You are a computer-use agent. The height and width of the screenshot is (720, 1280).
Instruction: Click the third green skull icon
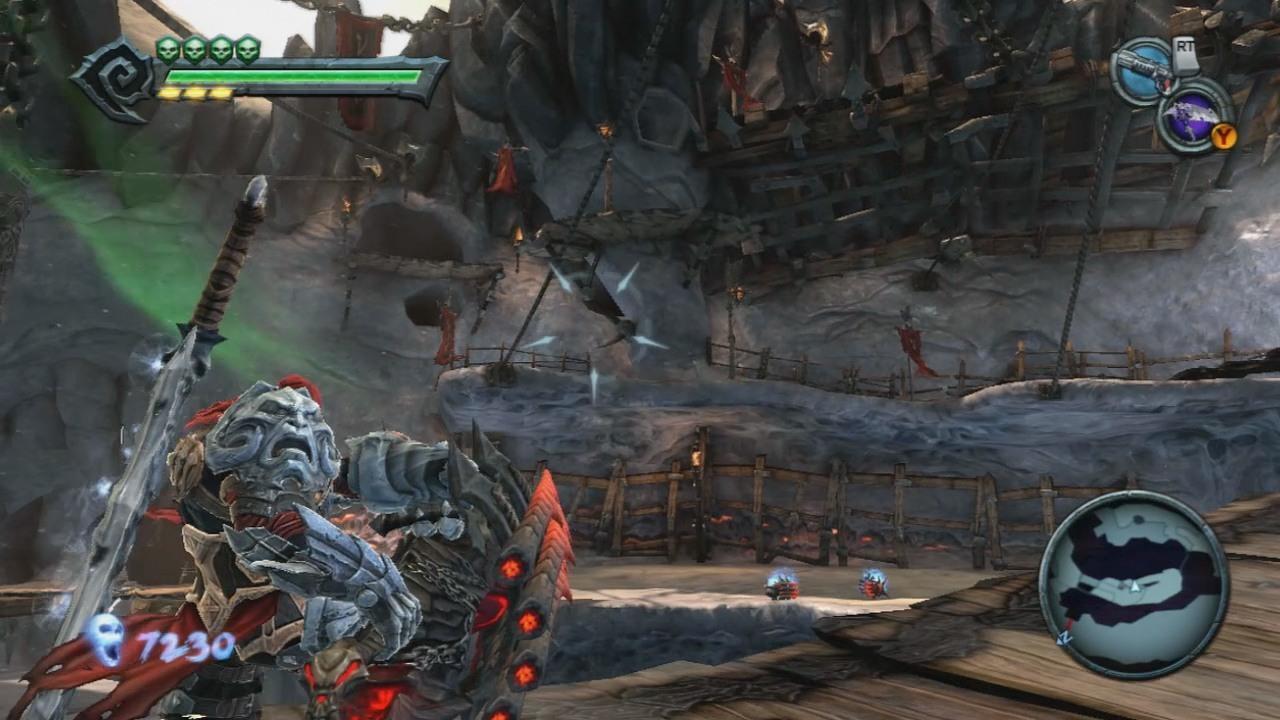click(222, 52)
